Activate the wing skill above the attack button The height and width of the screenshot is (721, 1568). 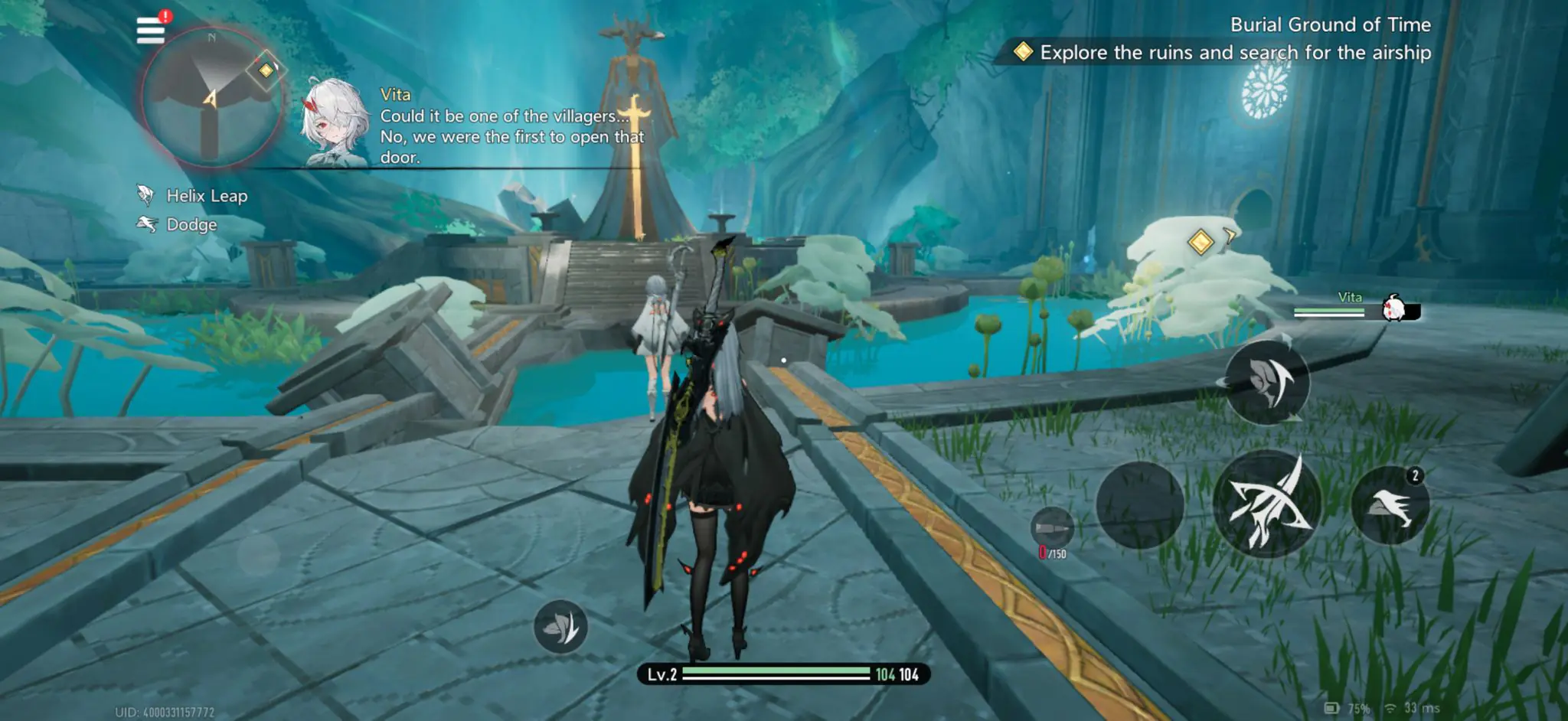(1267, 380)
